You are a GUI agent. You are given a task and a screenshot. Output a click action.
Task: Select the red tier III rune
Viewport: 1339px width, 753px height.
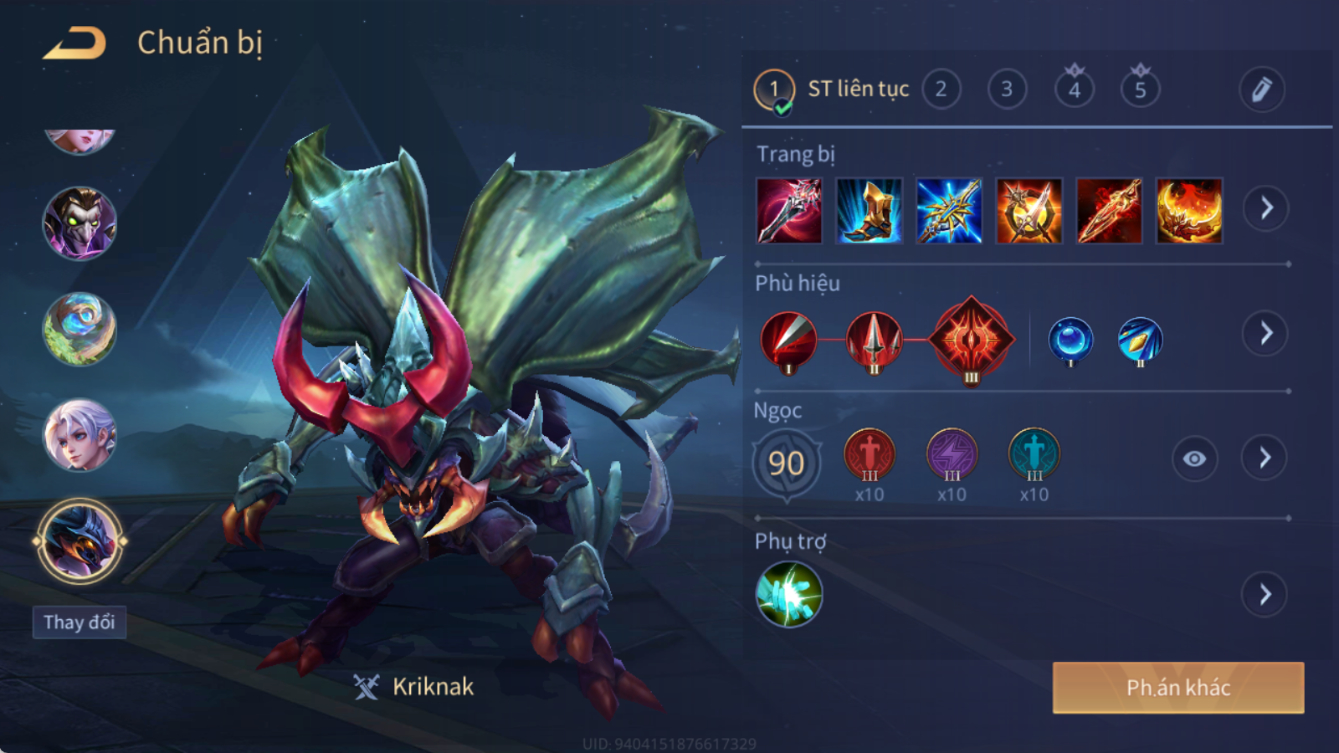tap(869, 454)
